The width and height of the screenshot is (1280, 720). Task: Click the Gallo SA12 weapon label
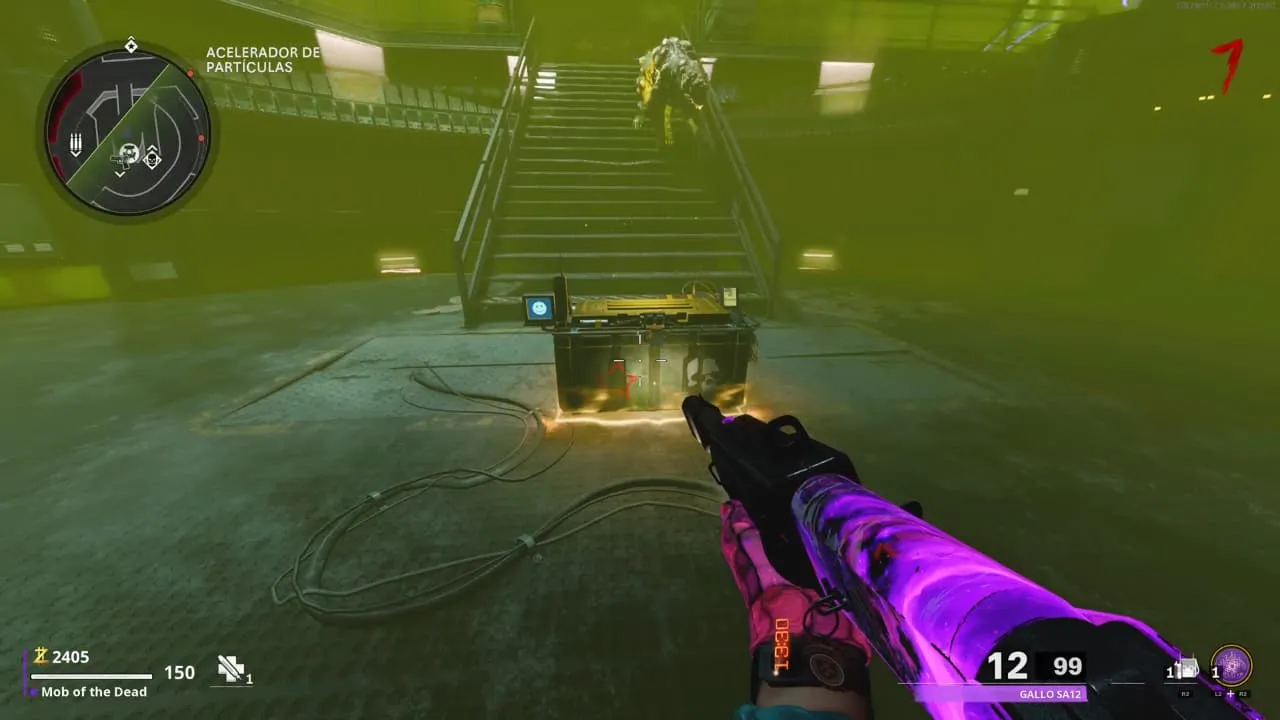1049,694
